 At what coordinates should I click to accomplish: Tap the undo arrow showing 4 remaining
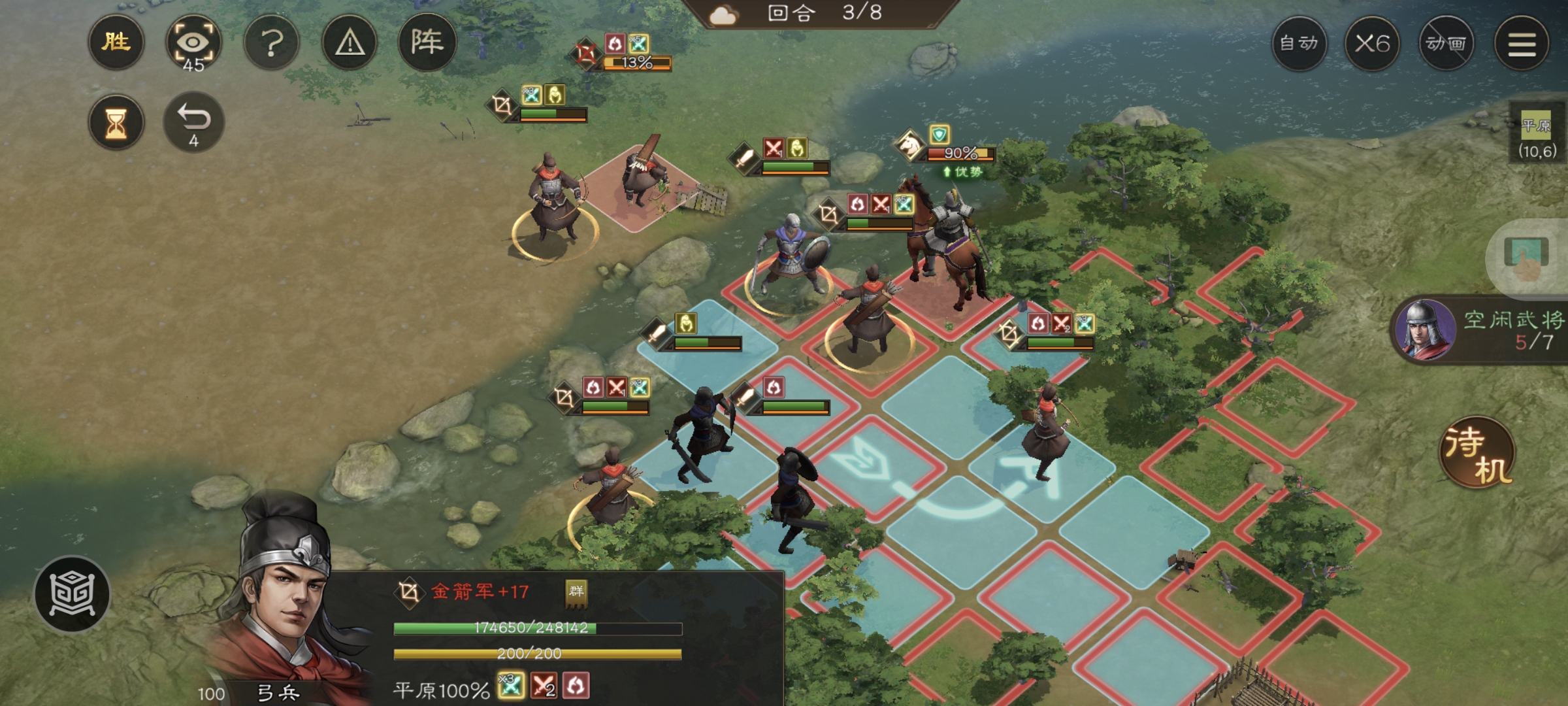click(193, 122)
